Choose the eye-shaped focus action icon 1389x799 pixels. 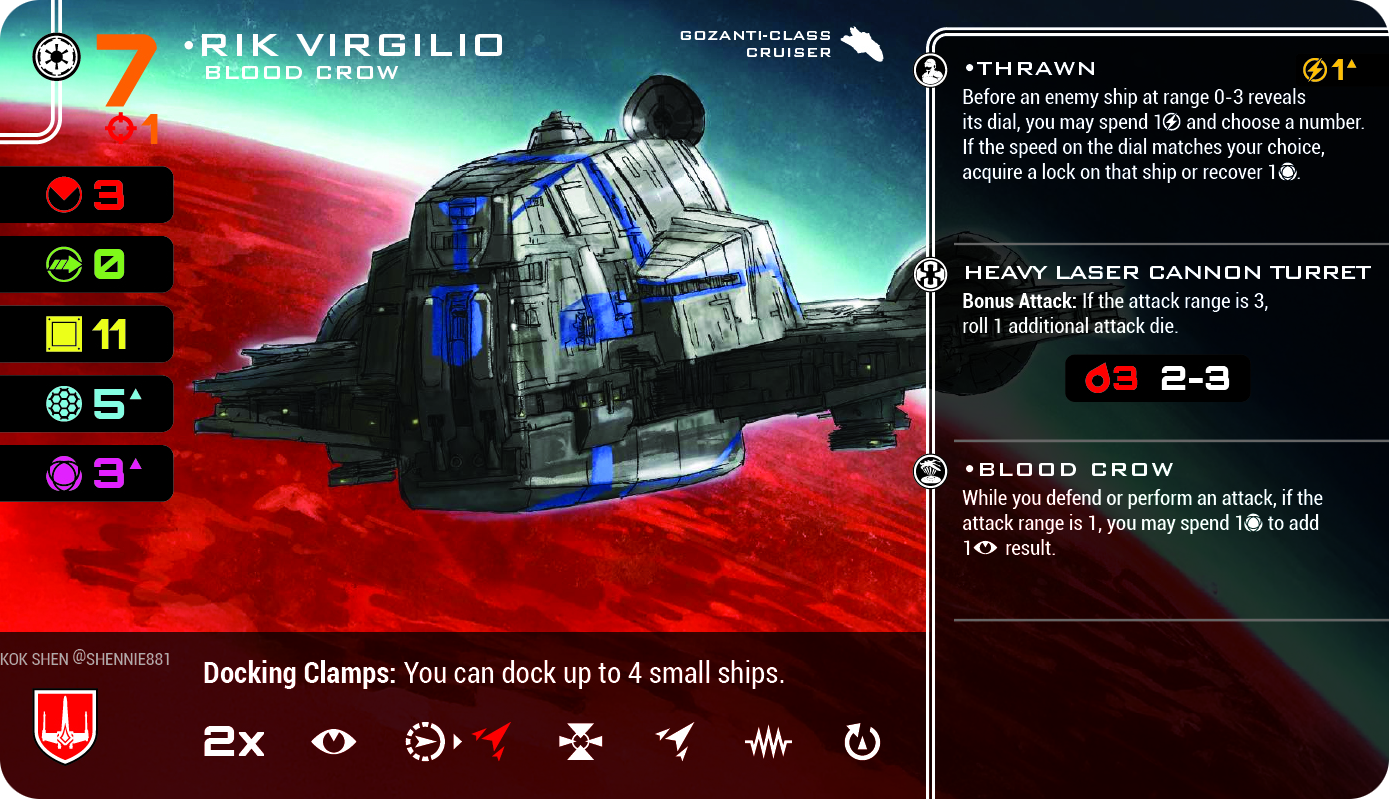333,742
